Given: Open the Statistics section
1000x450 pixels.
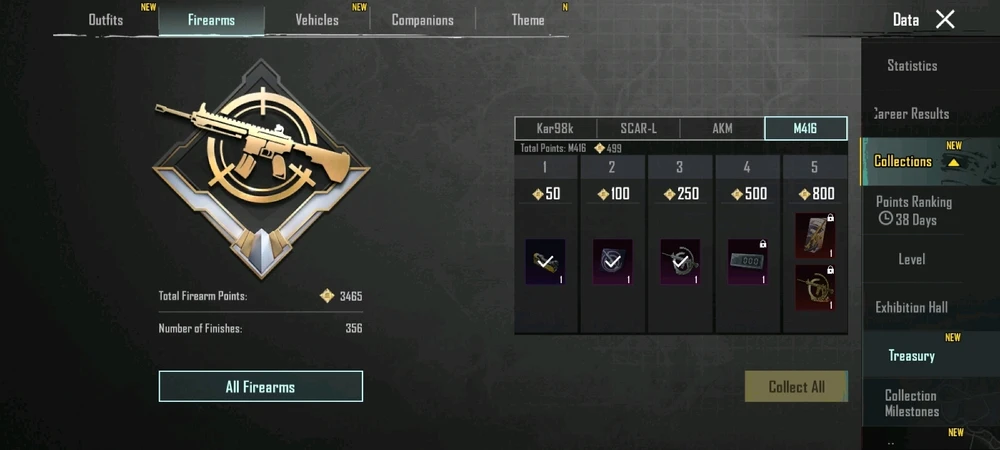Looking at the screenshot, I should pyautogui.click(x=912, y=66).
